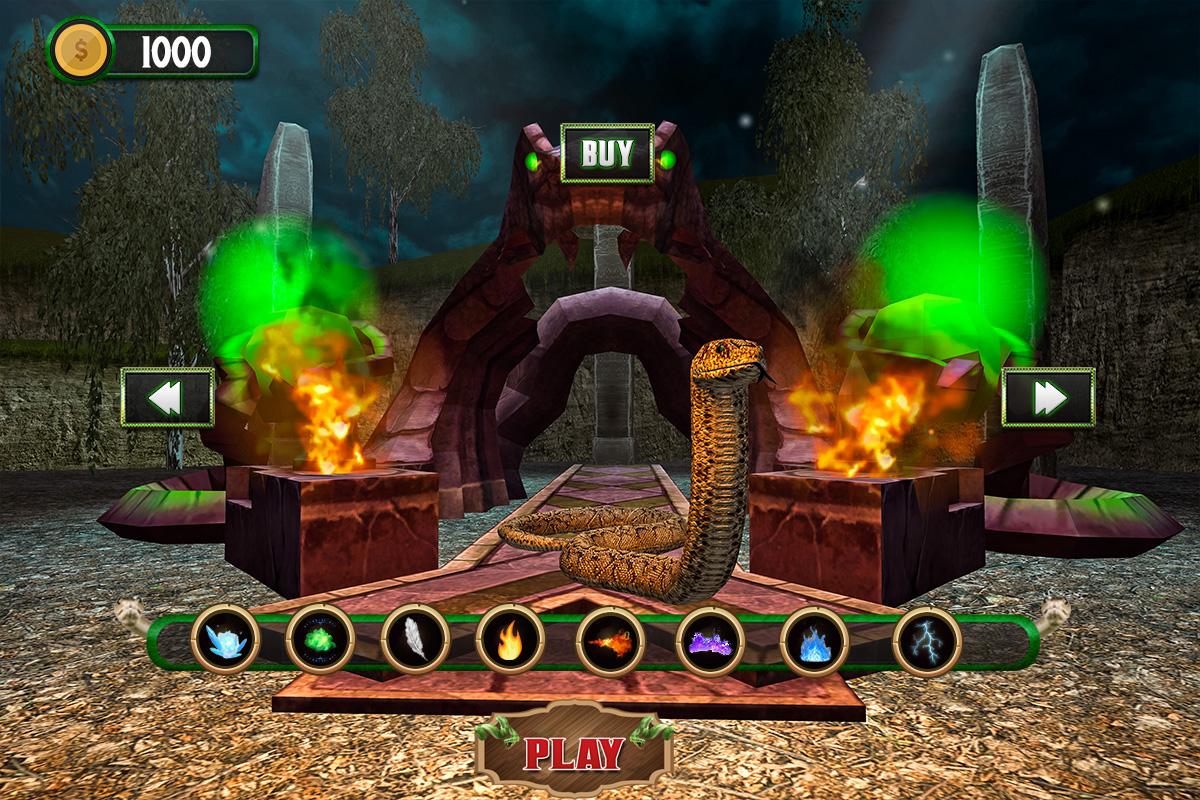Activate the orange flame power icon
This screenshot has height=800, width=1200.
510,638
